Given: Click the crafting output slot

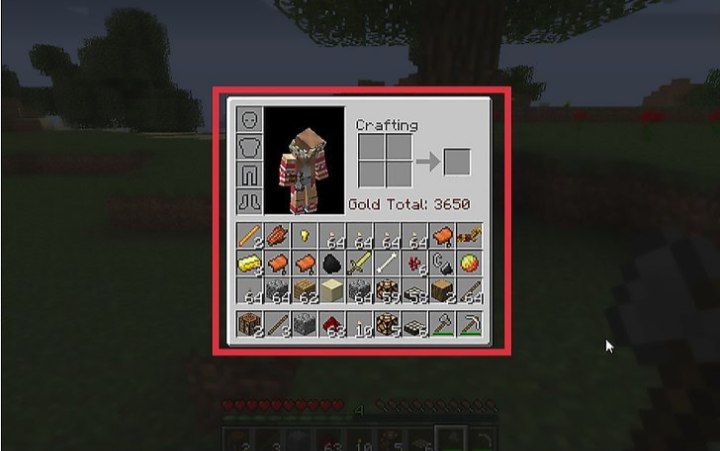Looking at the screenshot, I should point(457,161).
